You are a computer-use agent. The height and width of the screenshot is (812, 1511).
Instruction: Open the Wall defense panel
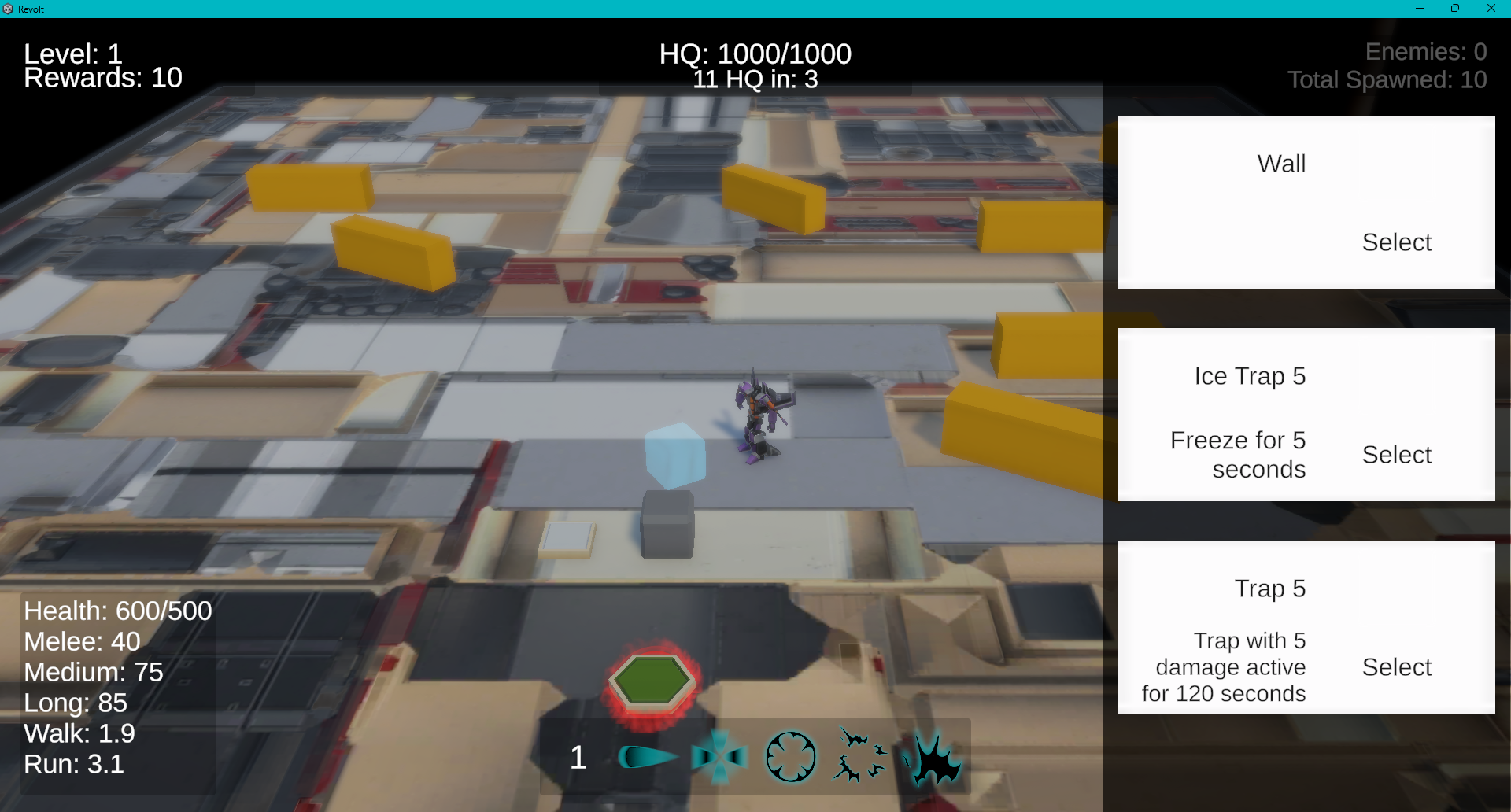click(x=1280, y=163)
